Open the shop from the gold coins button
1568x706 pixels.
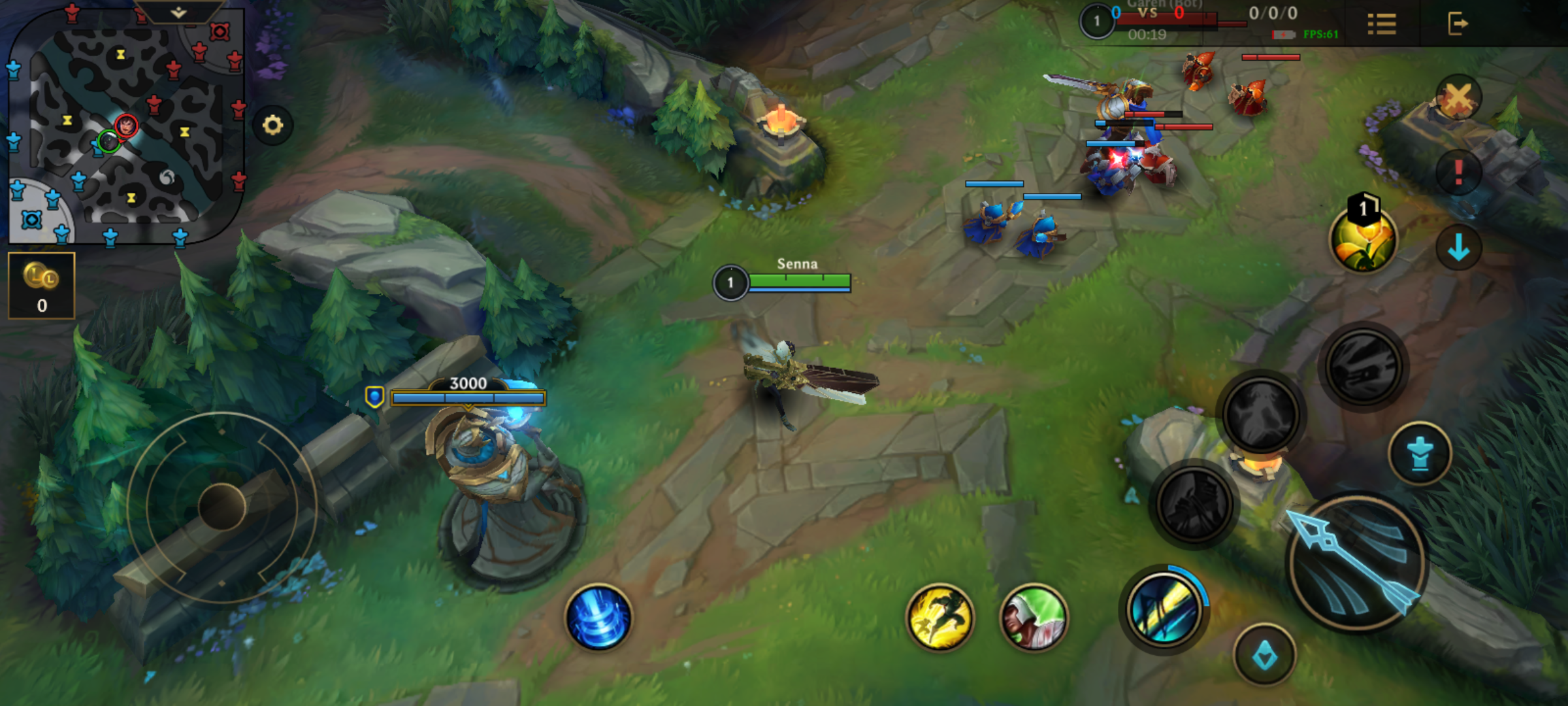pyautogui.click(x=42, y=286)
